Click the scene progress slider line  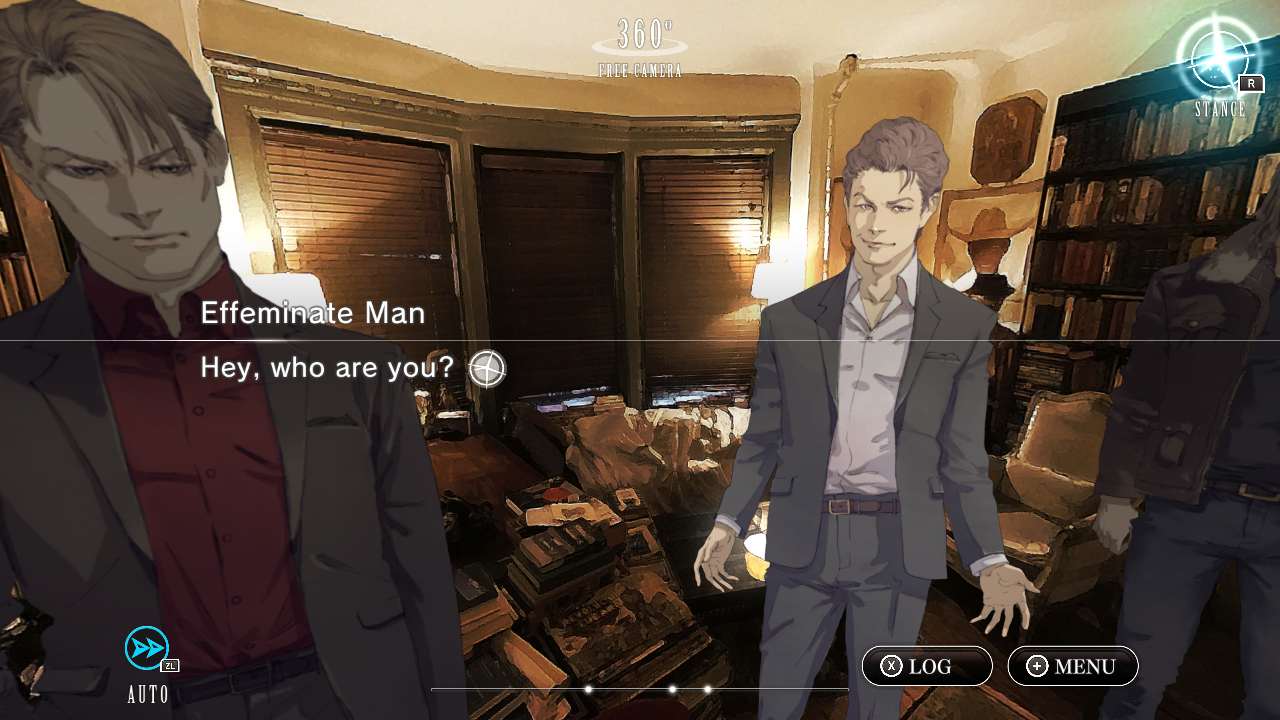coord(640,689)
